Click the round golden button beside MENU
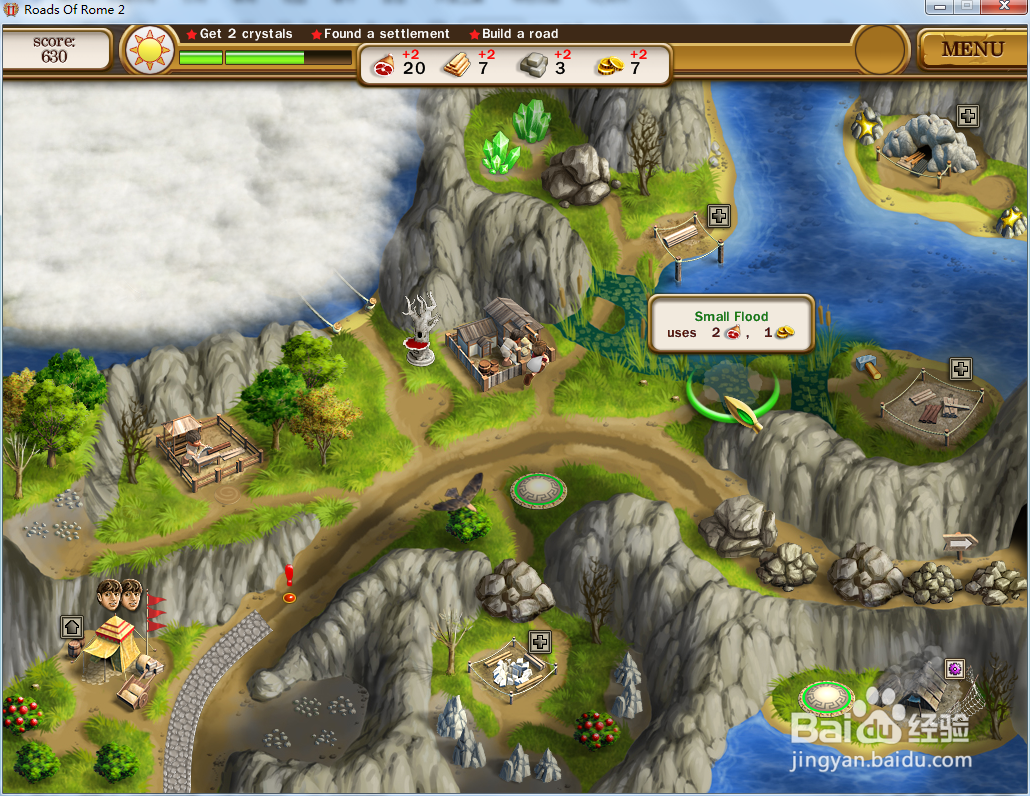The width and height of the screenshot is (1030, 796). (x=880, y=50)
